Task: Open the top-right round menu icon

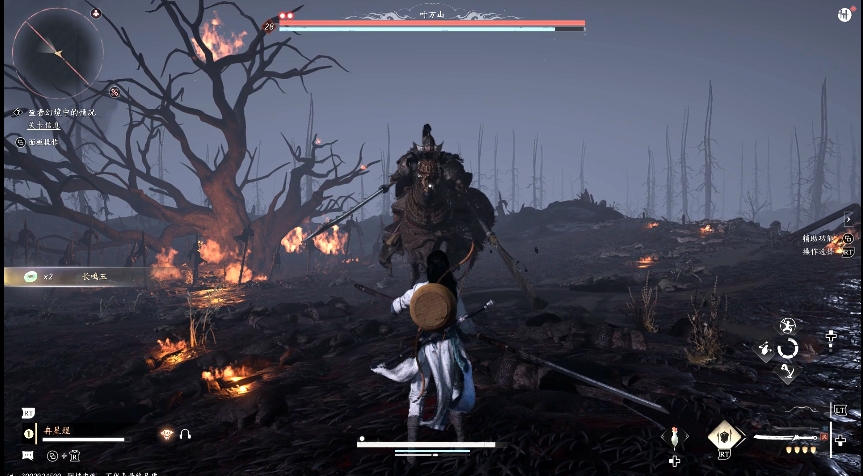Action: tap(845, 14)
